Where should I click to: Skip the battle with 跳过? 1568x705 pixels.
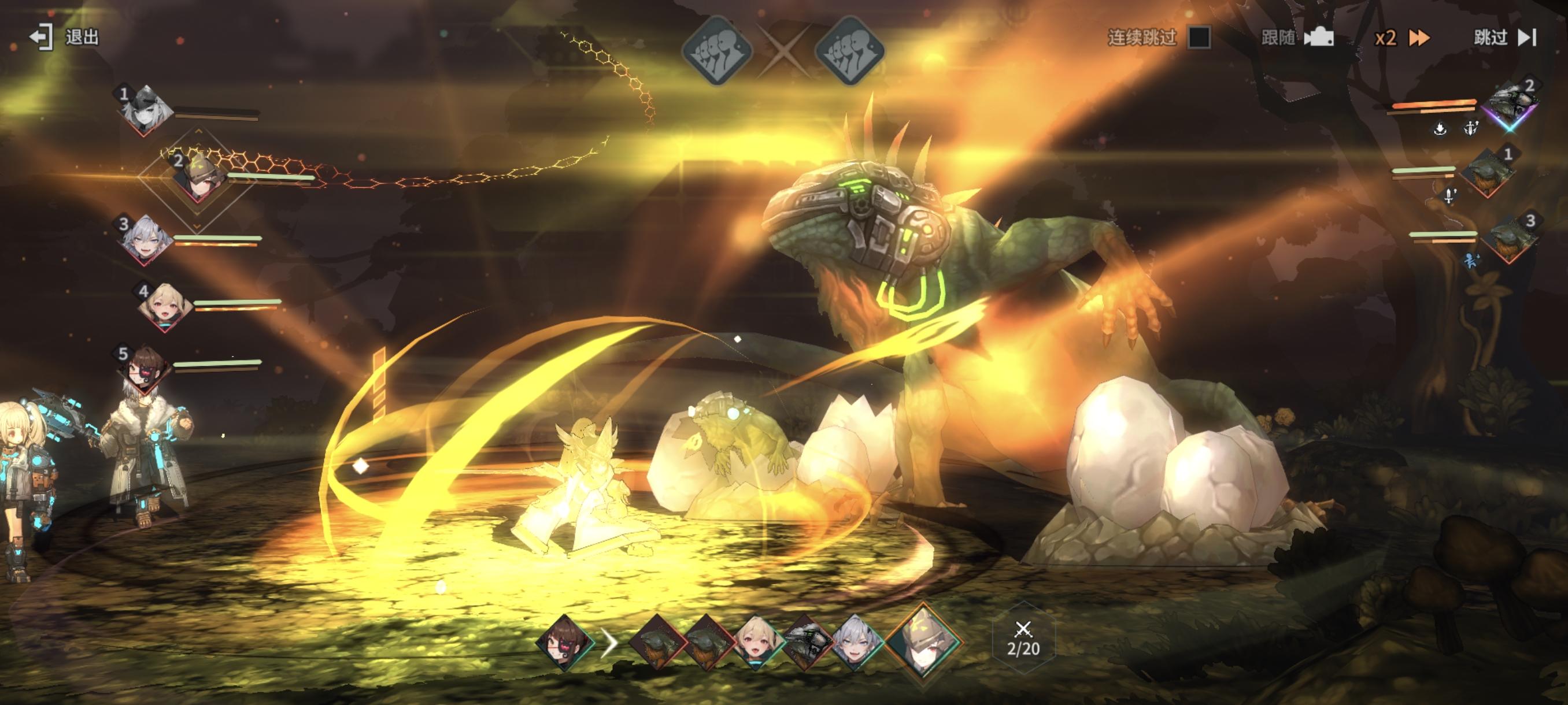point(1504,38)
